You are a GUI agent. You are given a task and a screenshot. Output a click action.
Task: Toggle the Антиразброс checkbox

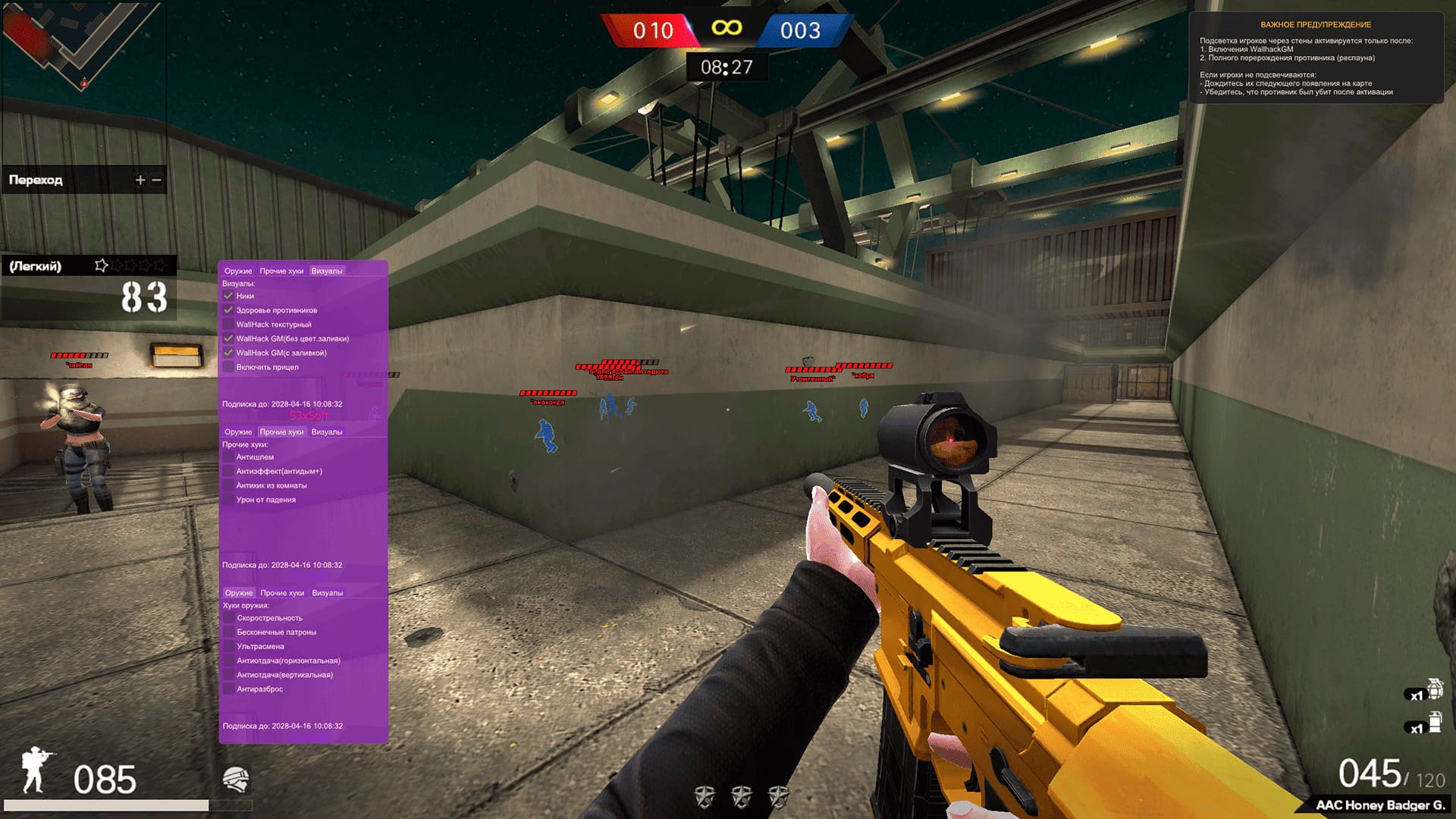point(229,689)
